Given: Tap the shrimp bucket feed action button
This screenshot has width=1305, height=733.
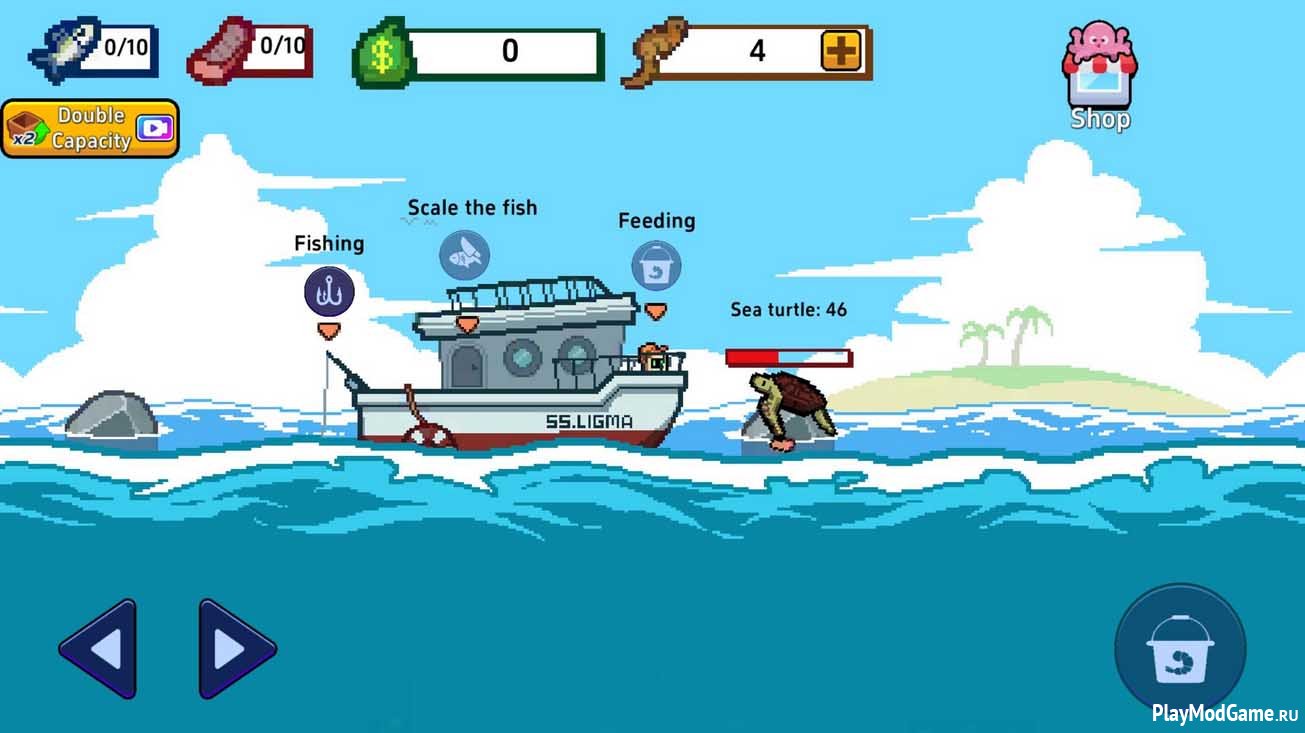Looking at the screenshot, I should 1180,650.
